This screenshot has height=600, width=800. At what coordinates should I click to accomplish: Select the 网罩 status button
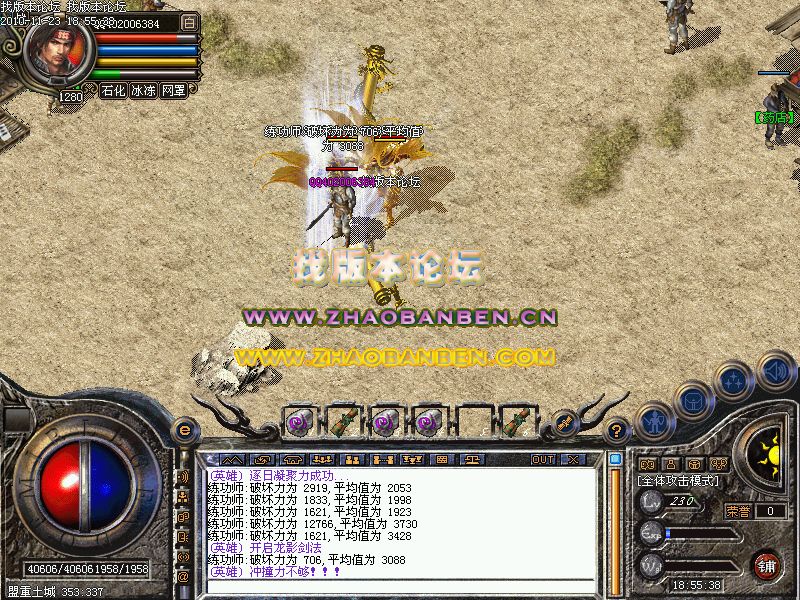(x=173, y=90)
